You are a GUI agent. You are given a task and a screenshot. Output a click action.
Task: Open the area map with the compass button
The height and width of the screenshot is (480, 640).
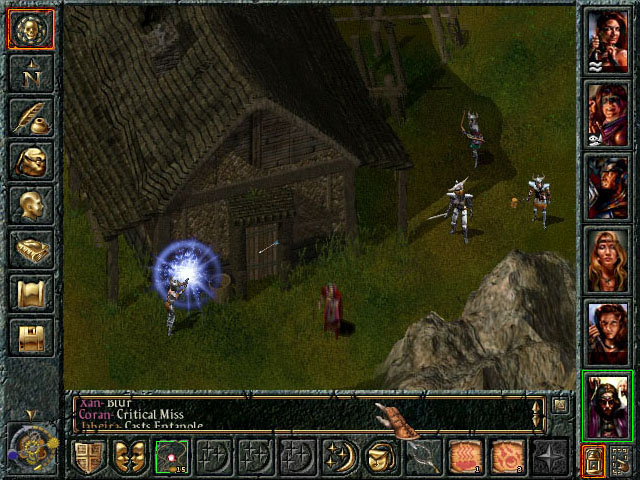[30, 73]
